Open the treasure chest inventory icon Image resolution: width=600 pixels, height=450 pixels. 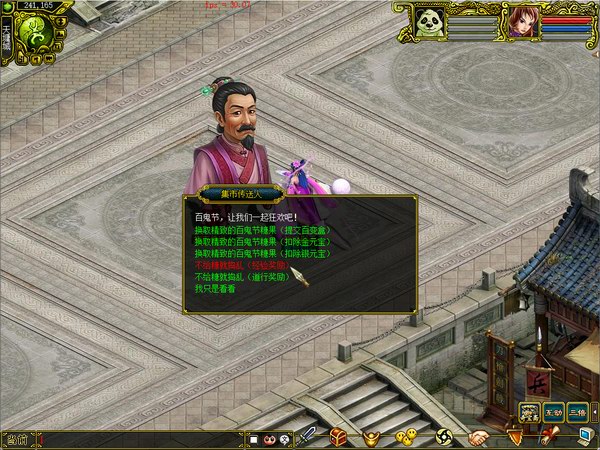click(x=339, y=437)
